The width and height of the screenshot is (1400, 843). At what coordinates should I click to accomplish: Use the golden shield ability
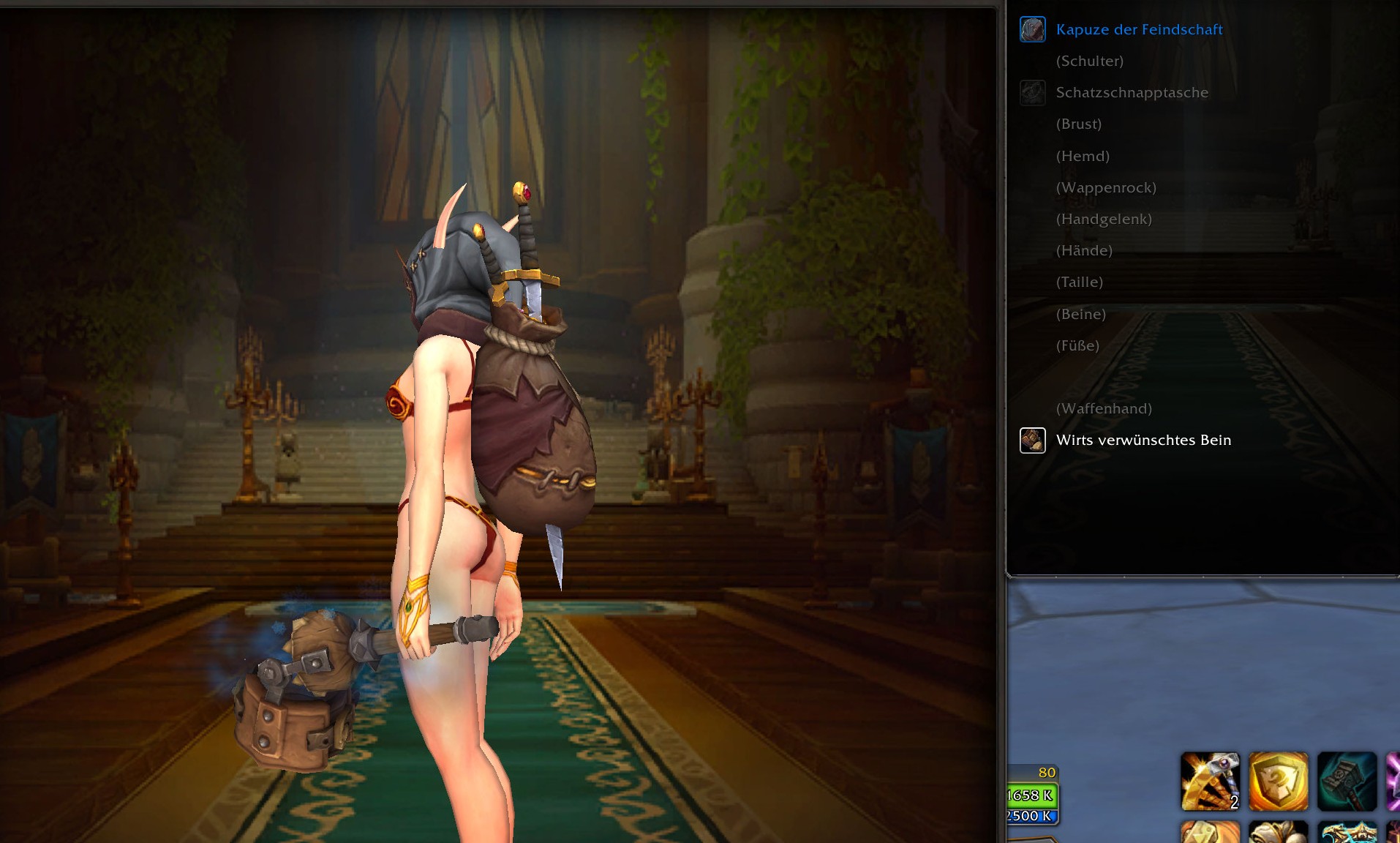(1278, 781)
